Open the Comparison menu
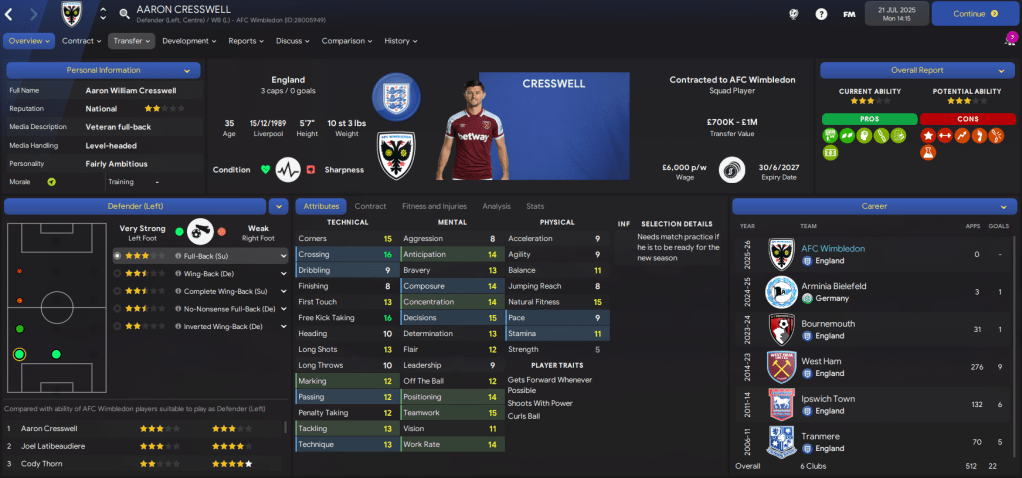Screen dimensions: 1022x478 pos(346,41)
